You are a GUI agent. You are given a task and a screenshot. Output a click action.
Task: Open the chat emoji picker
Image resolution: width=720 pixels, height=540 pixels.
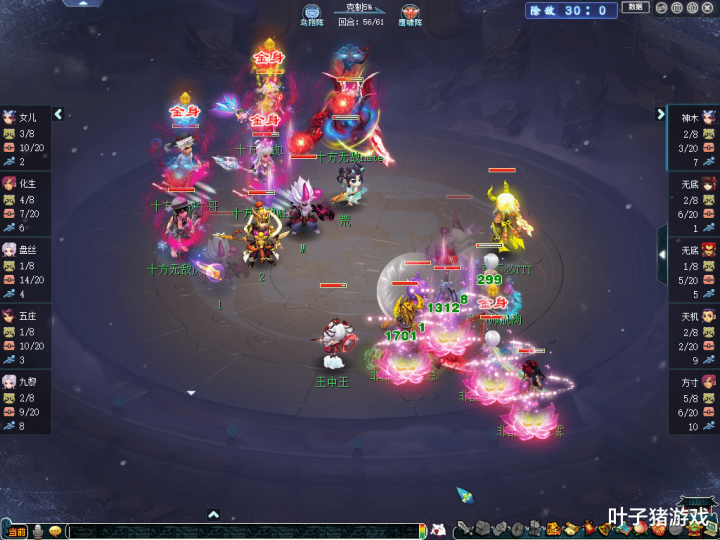pos(55,531)
